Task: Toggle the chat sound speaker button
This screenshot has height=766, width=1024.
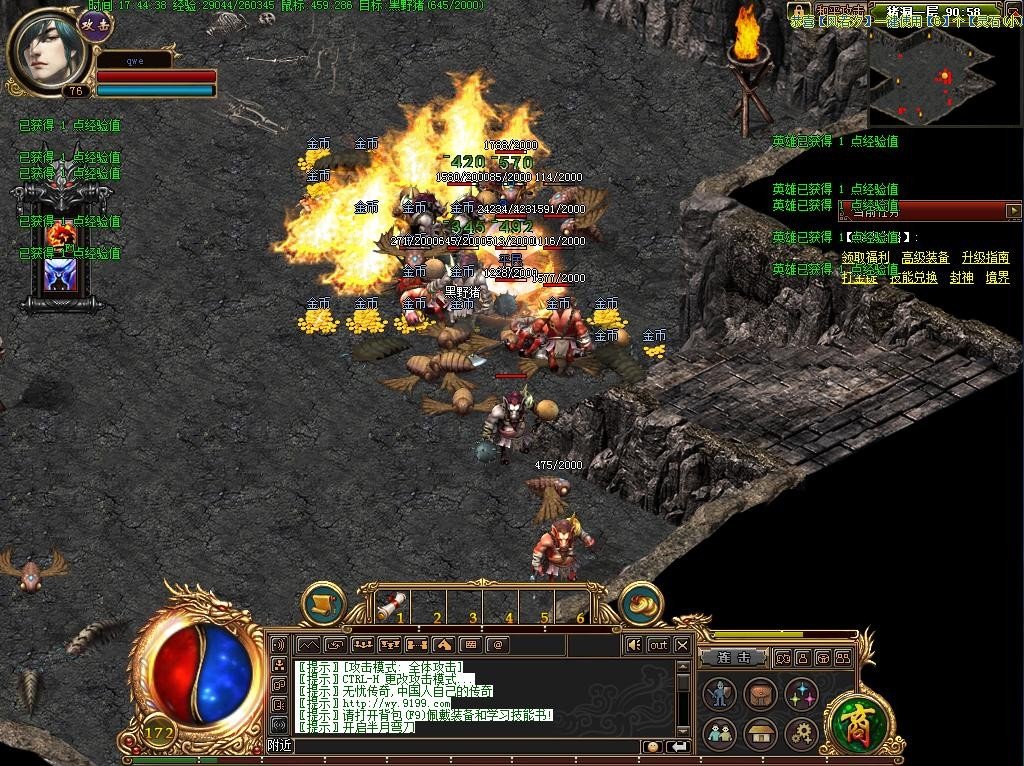Action: click(x=633, y=645)
